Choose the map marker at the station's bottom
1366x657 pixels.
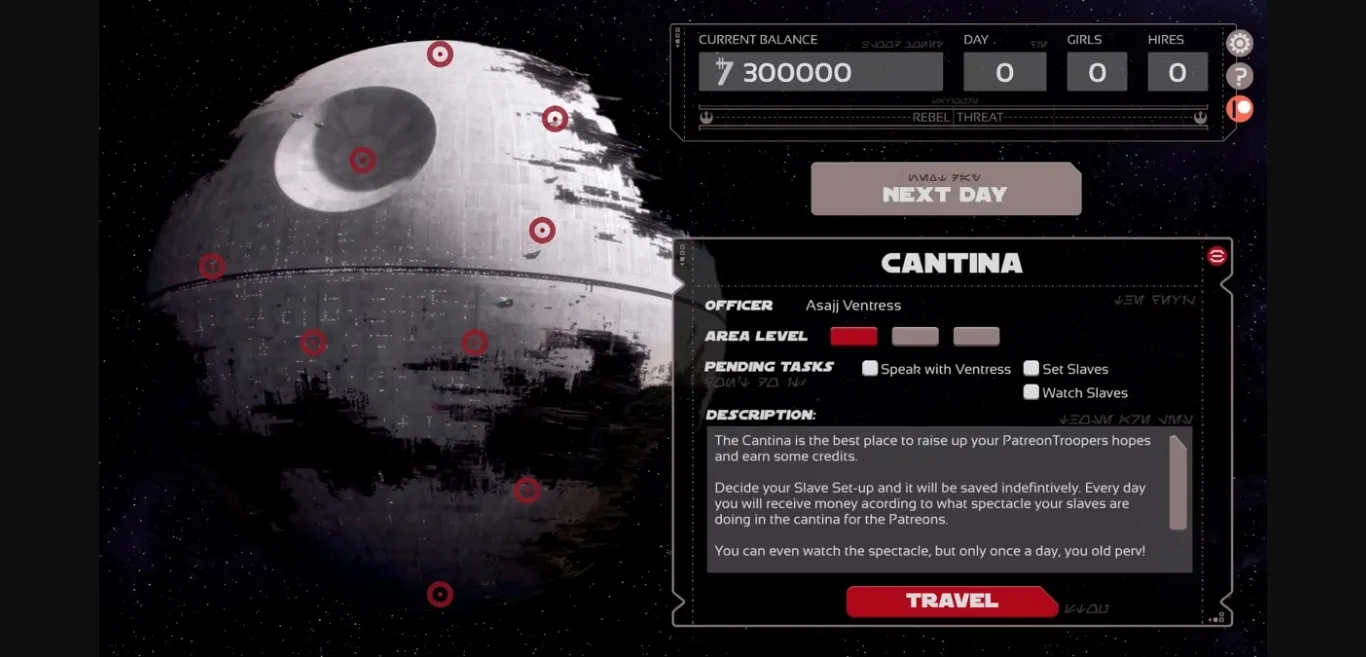point(440,594)
